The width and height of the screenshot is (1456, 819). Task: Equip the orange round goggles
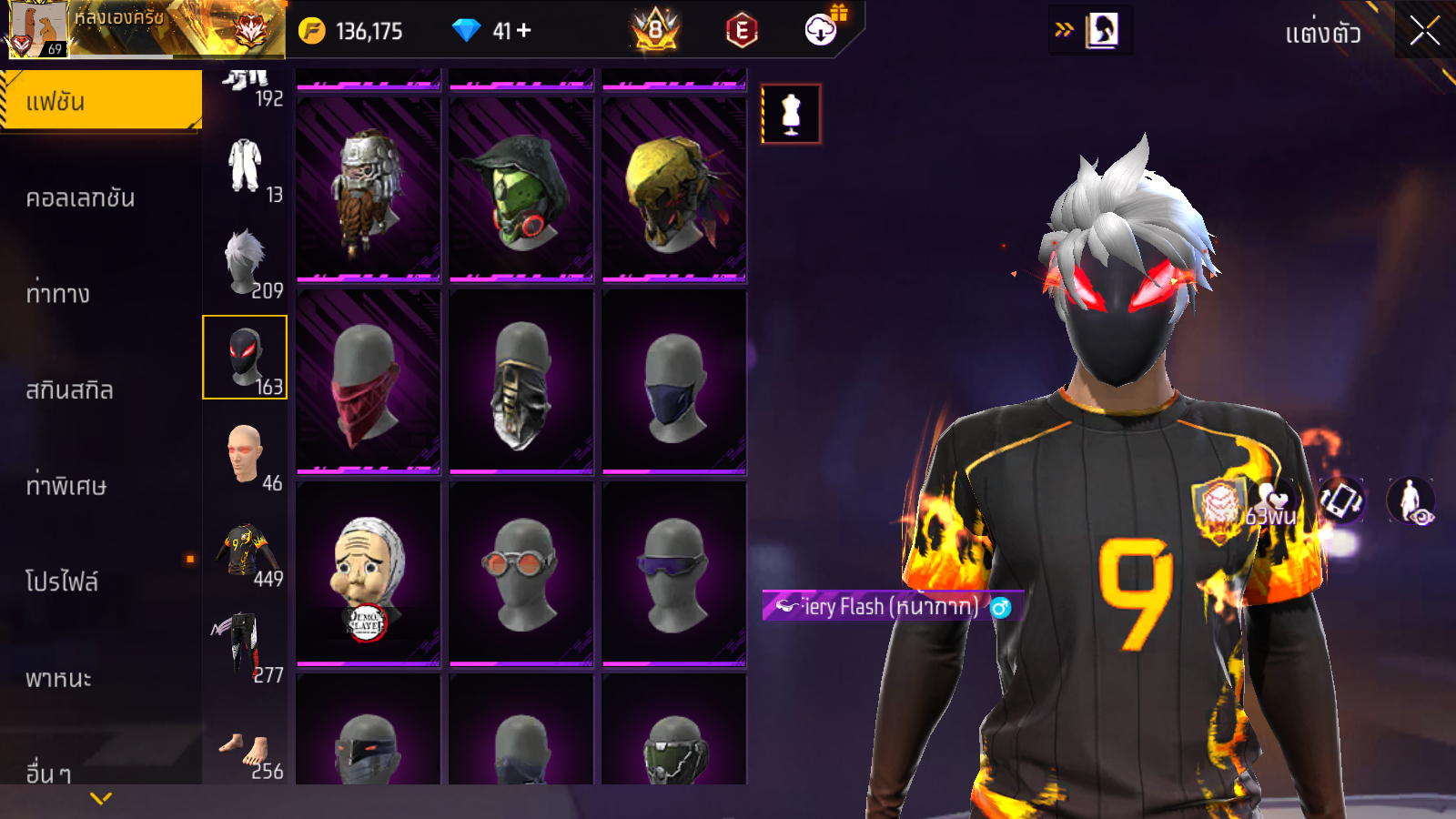521,574
